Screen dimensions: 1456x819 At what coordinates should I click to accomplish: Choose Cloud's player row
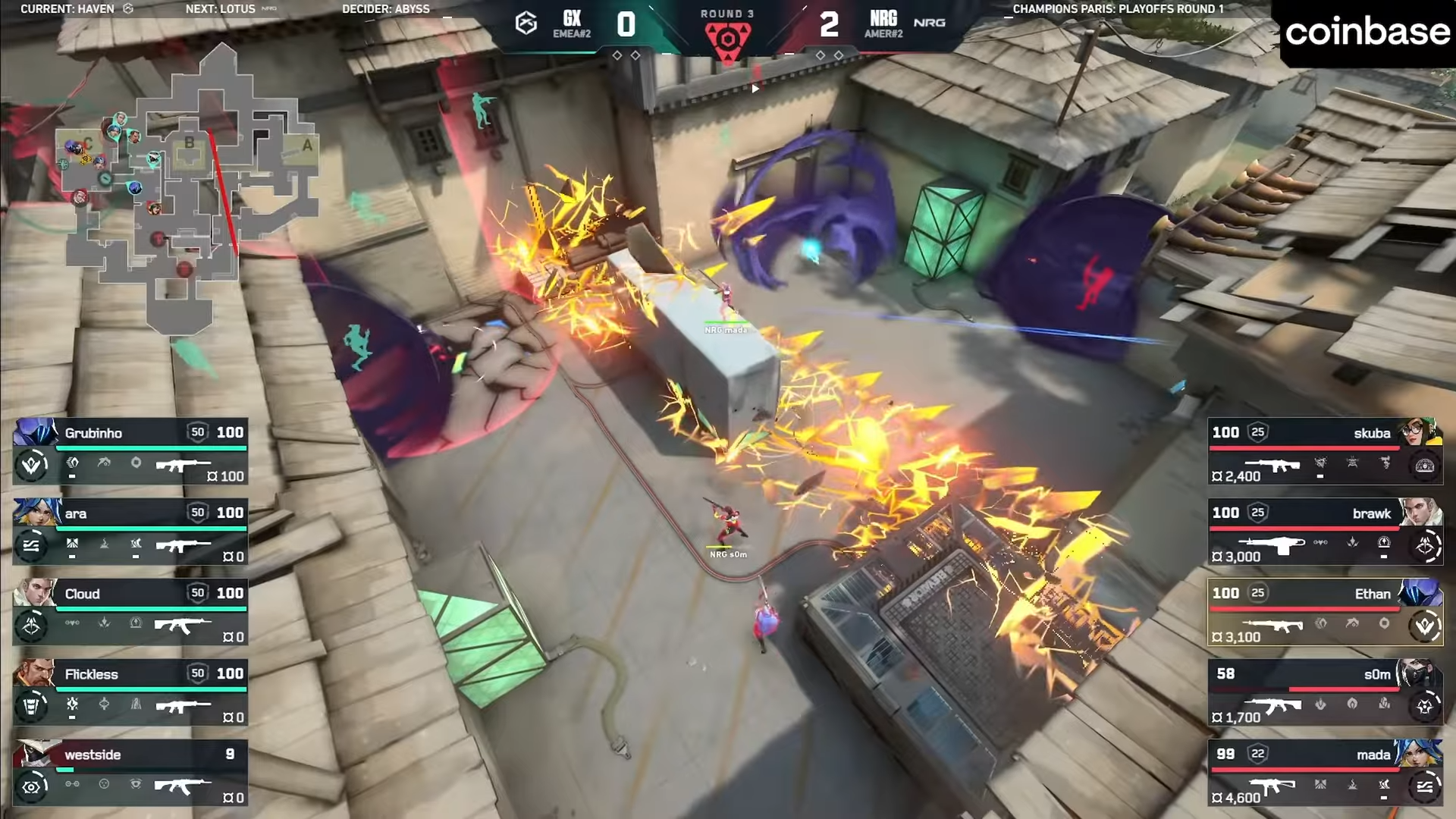pos(130,612)
